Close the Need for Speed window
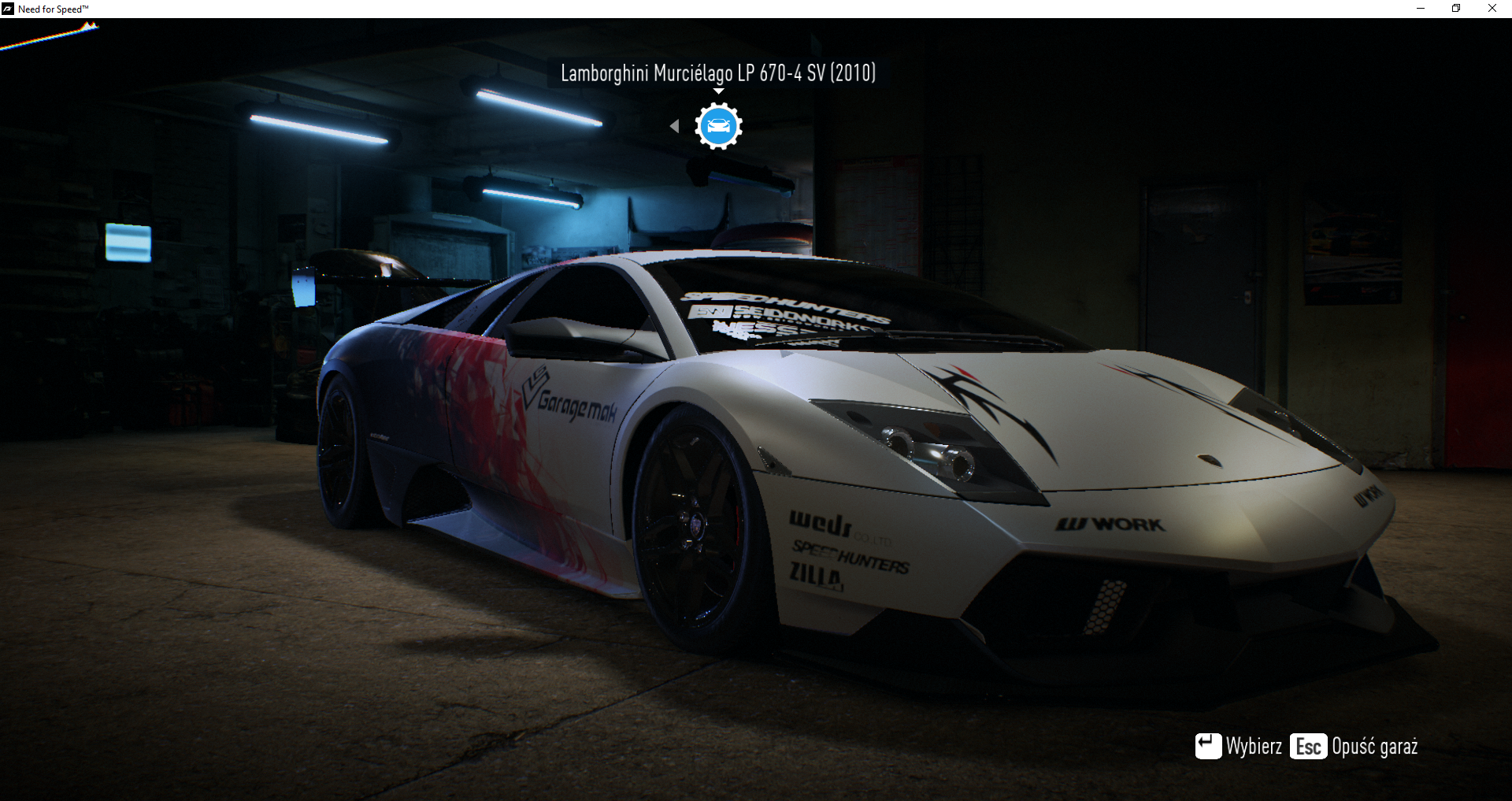The width and height of the screenshot is (1512, 801). click(x=1492, y=9)
